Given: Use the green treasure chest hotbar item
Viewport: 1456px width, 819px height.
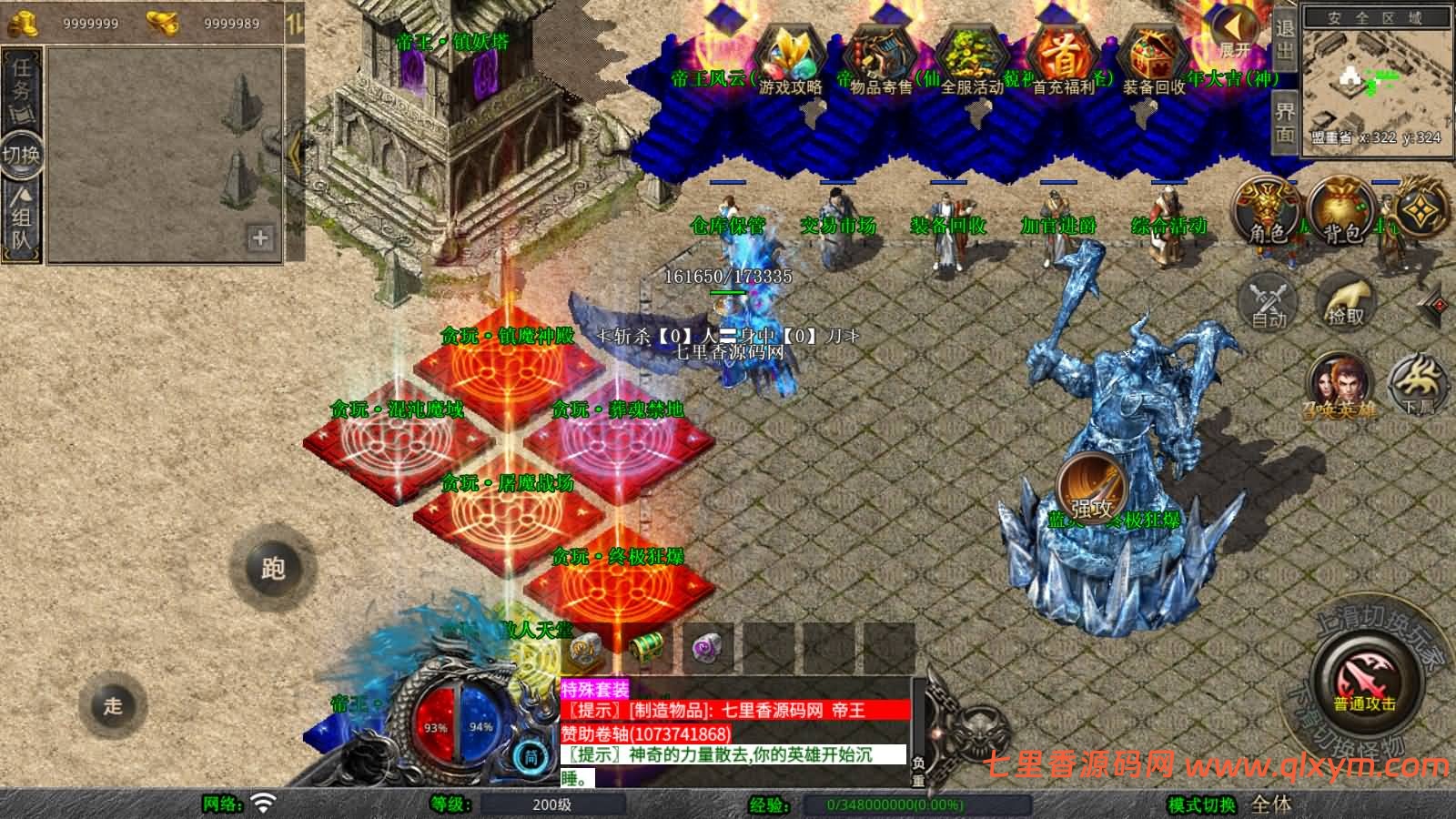Looking at the screenshot, I should click(646, 648).
